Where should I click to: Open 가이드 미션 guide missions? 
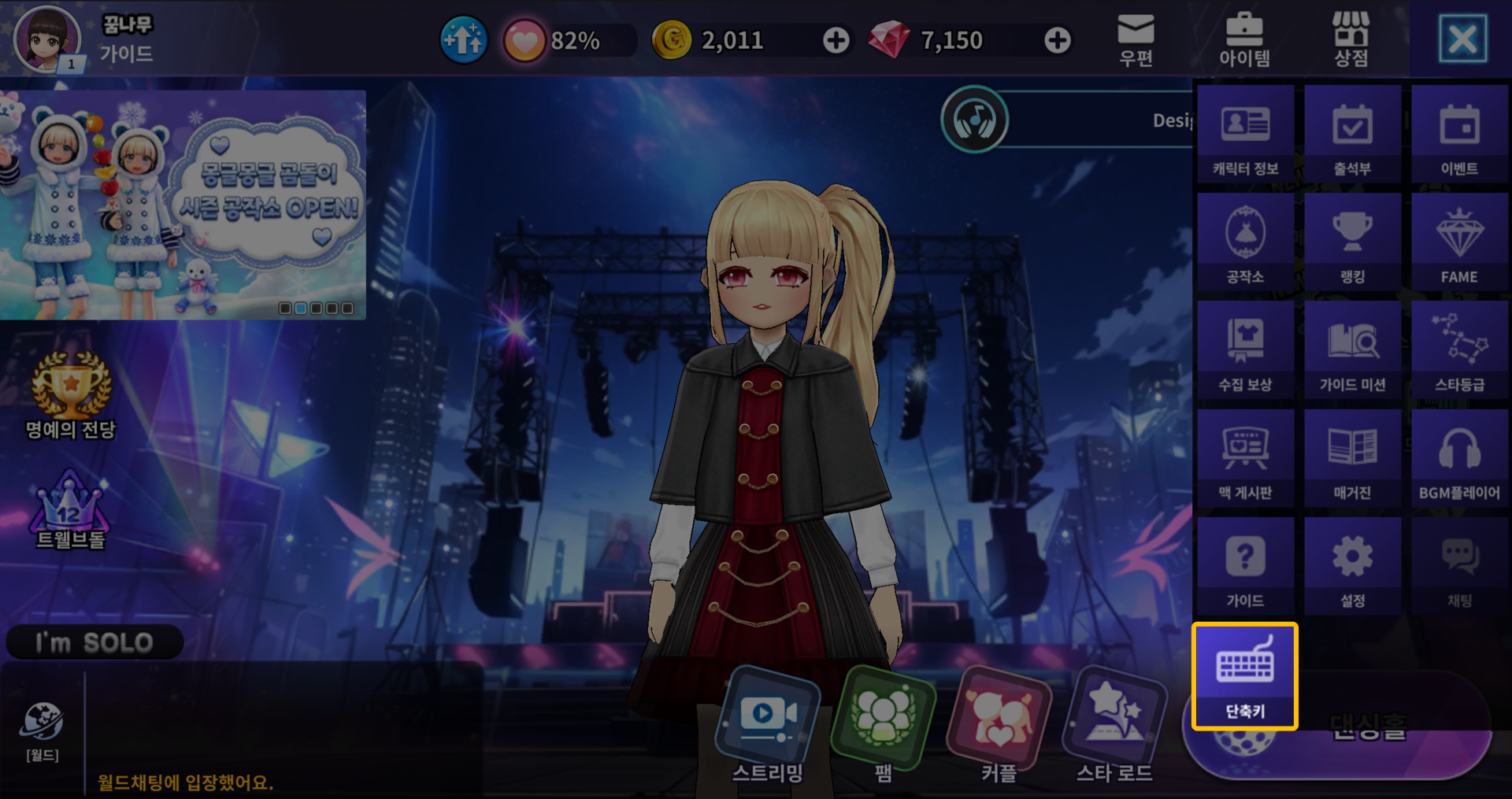point(1352,350)
